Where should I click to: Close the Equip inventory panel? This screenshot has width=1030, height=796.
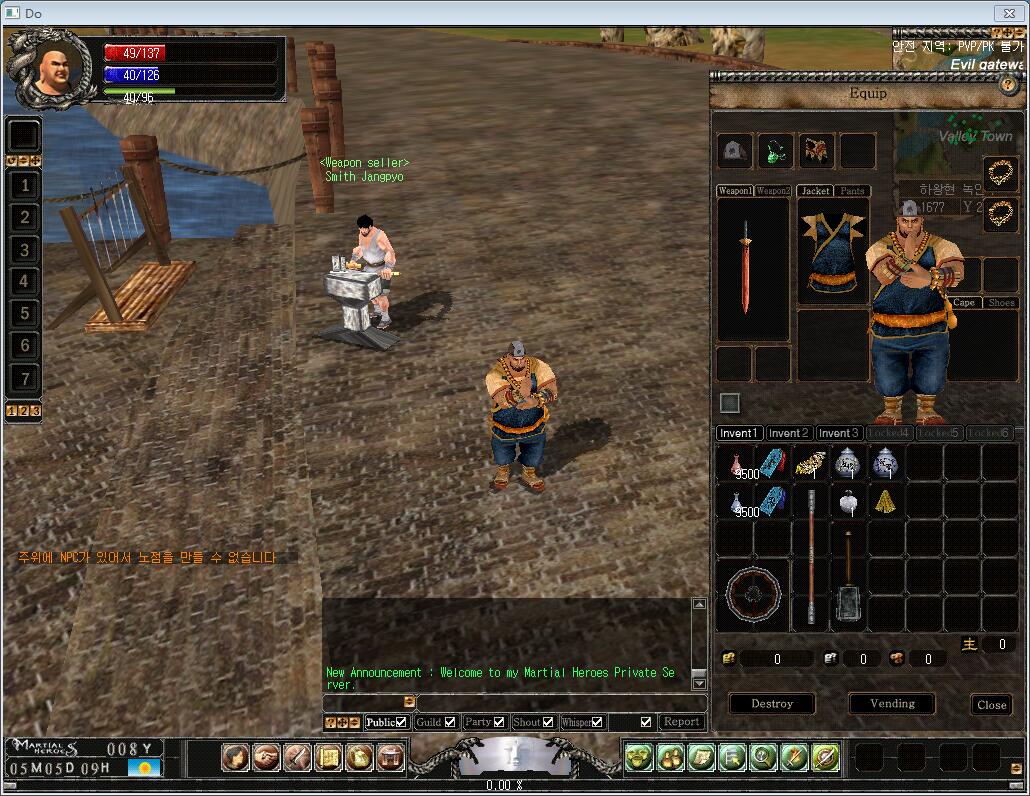click(x=991, y=705)
